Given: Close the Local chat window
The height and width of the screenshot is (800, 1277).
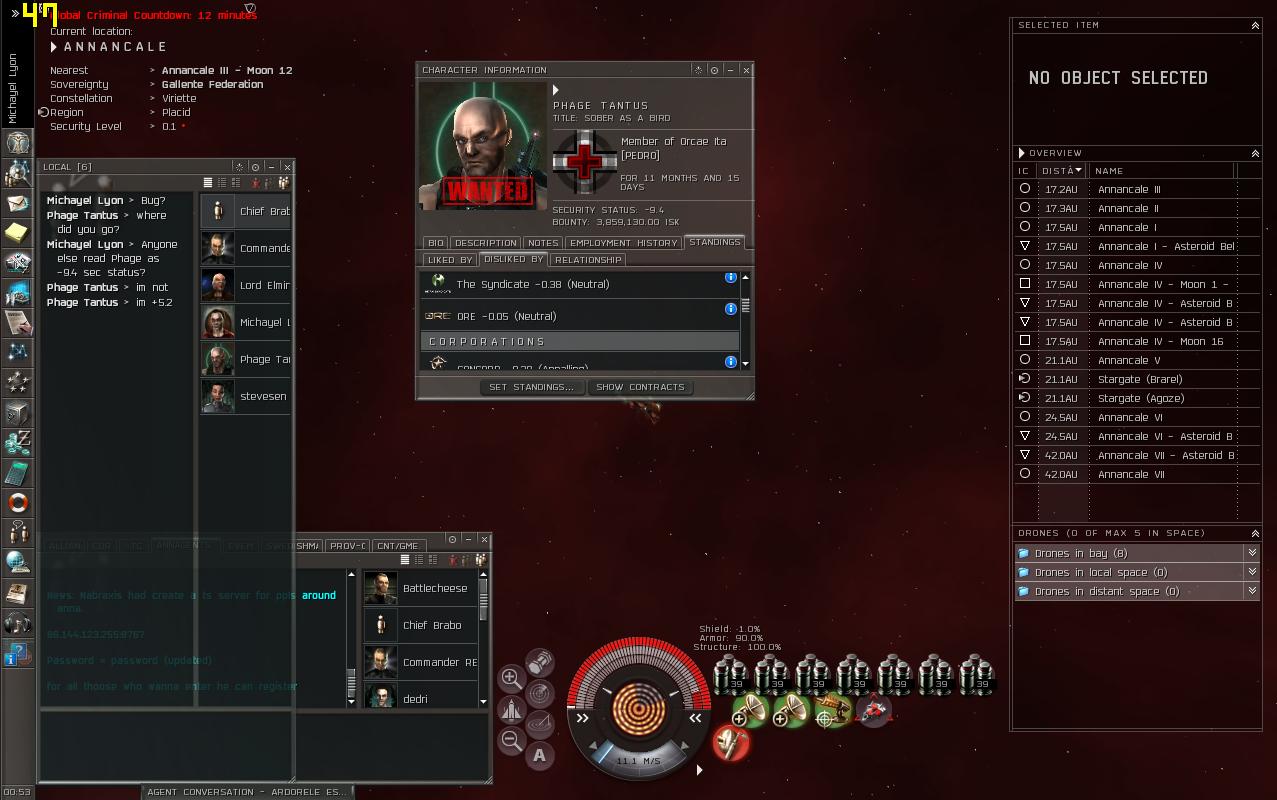Looking at the screenshot, I should 287,167.
